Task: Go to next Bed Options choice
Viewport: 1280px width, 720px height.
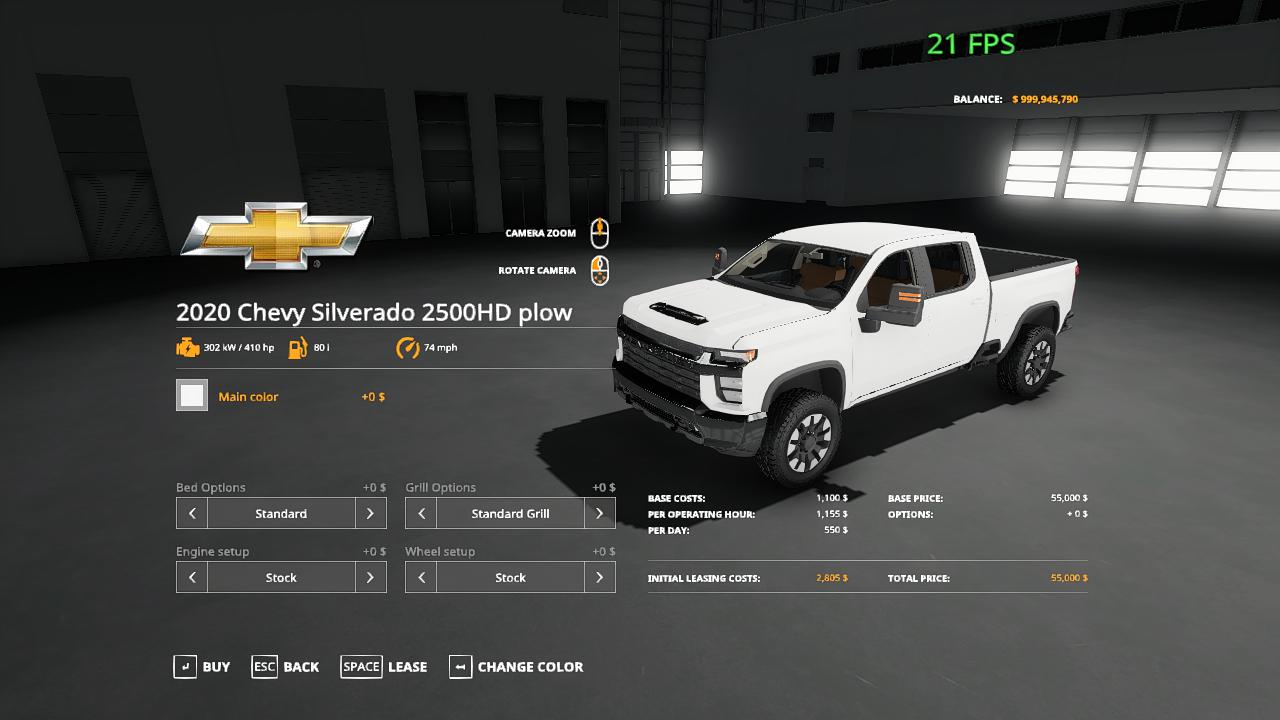Action: pos(370,513)
